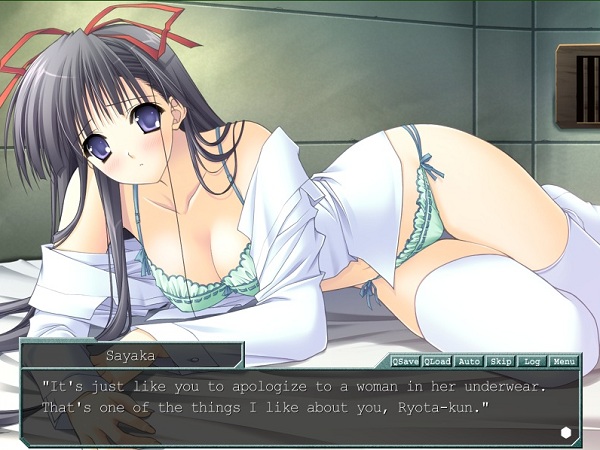Advance dialogue via the hexagon indicator
600x450 pixels.
566,431
